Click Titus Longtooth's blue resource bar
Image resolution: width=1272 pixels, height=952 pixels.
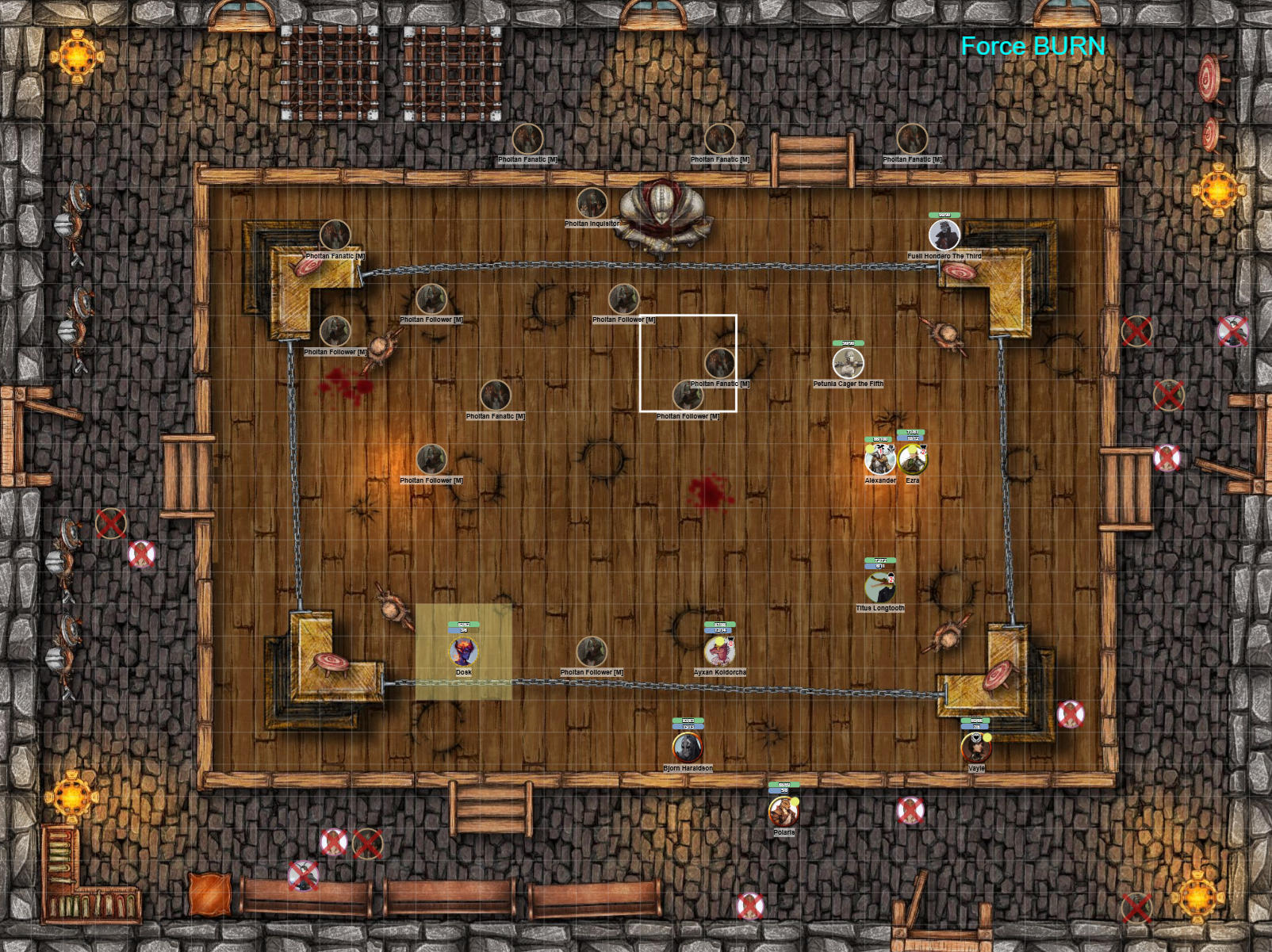click(879, 567)
